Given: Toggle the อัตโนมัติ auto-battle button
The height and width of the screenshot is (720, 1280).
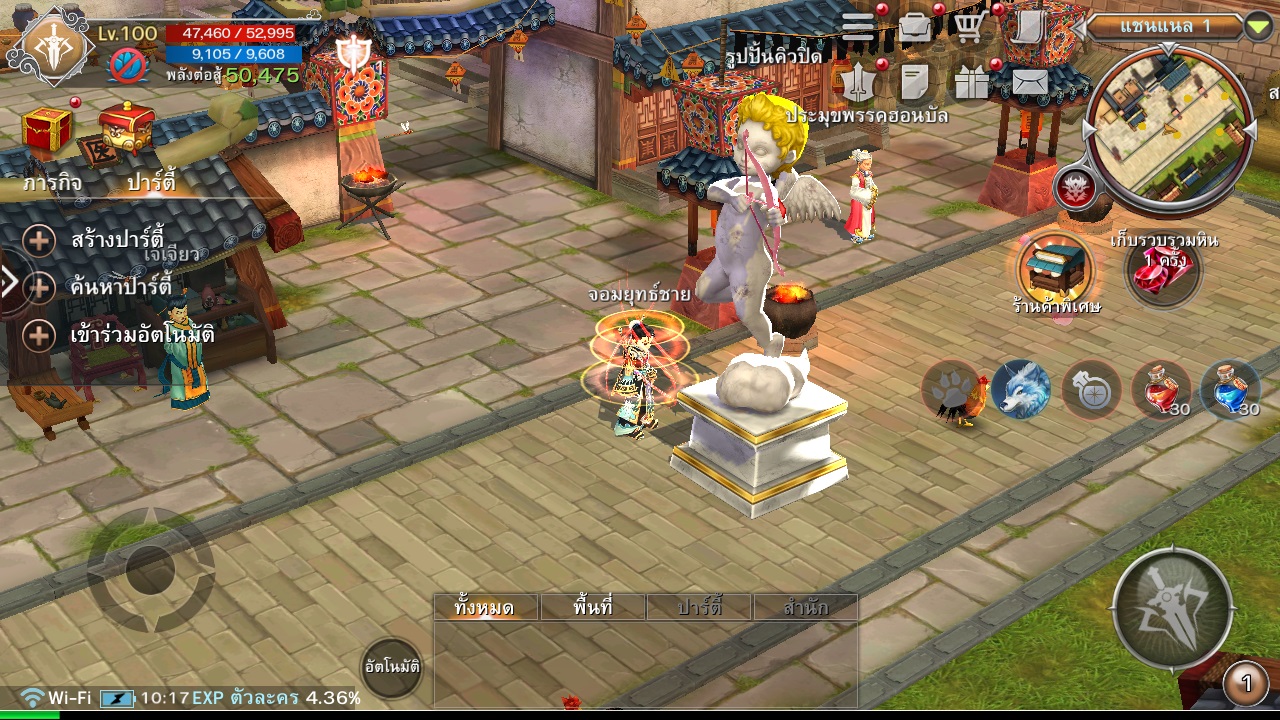Looking at the screenshot, I should 391,666.
